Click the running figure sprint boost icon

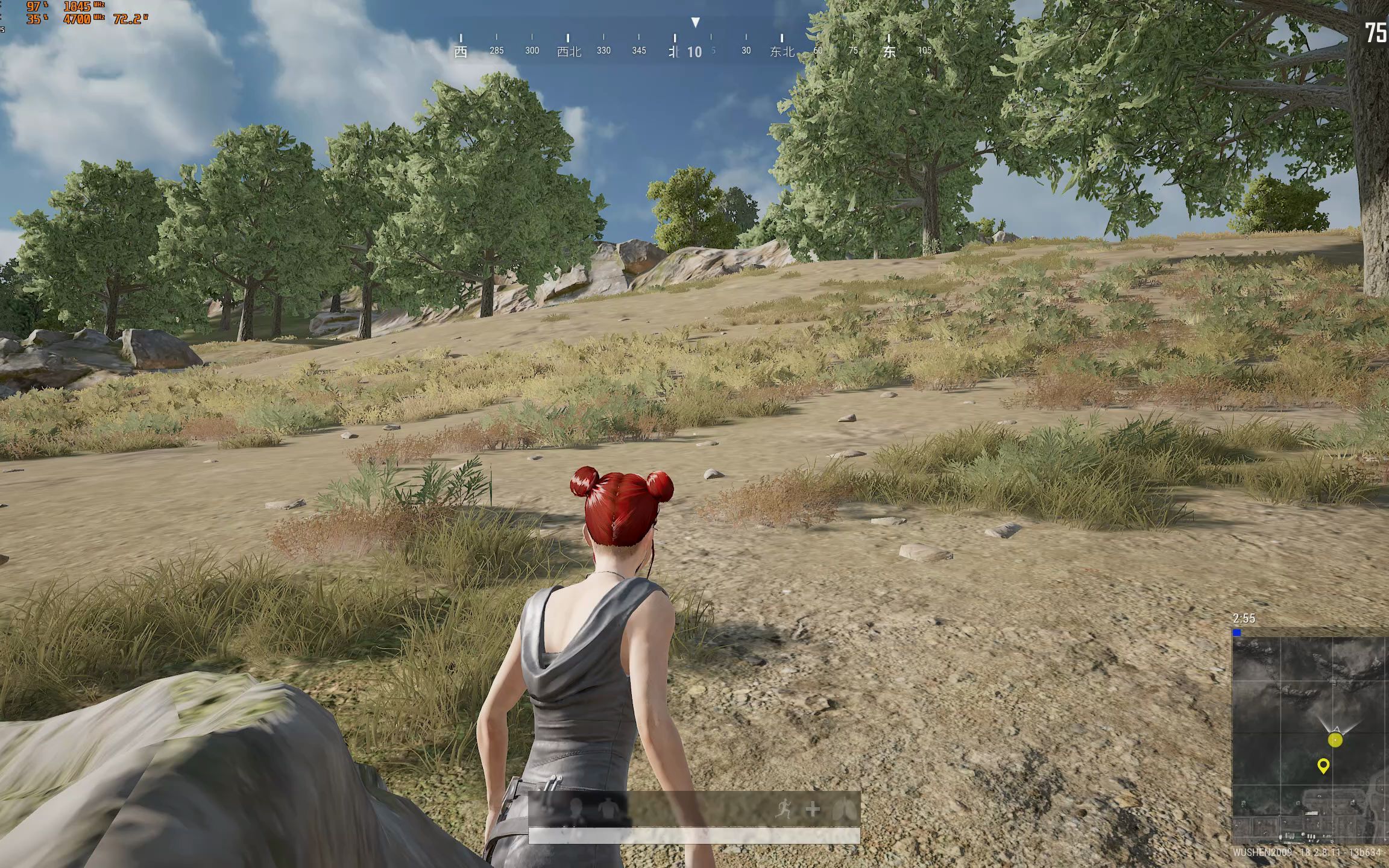pyautogui.click(x=784, y=809)
